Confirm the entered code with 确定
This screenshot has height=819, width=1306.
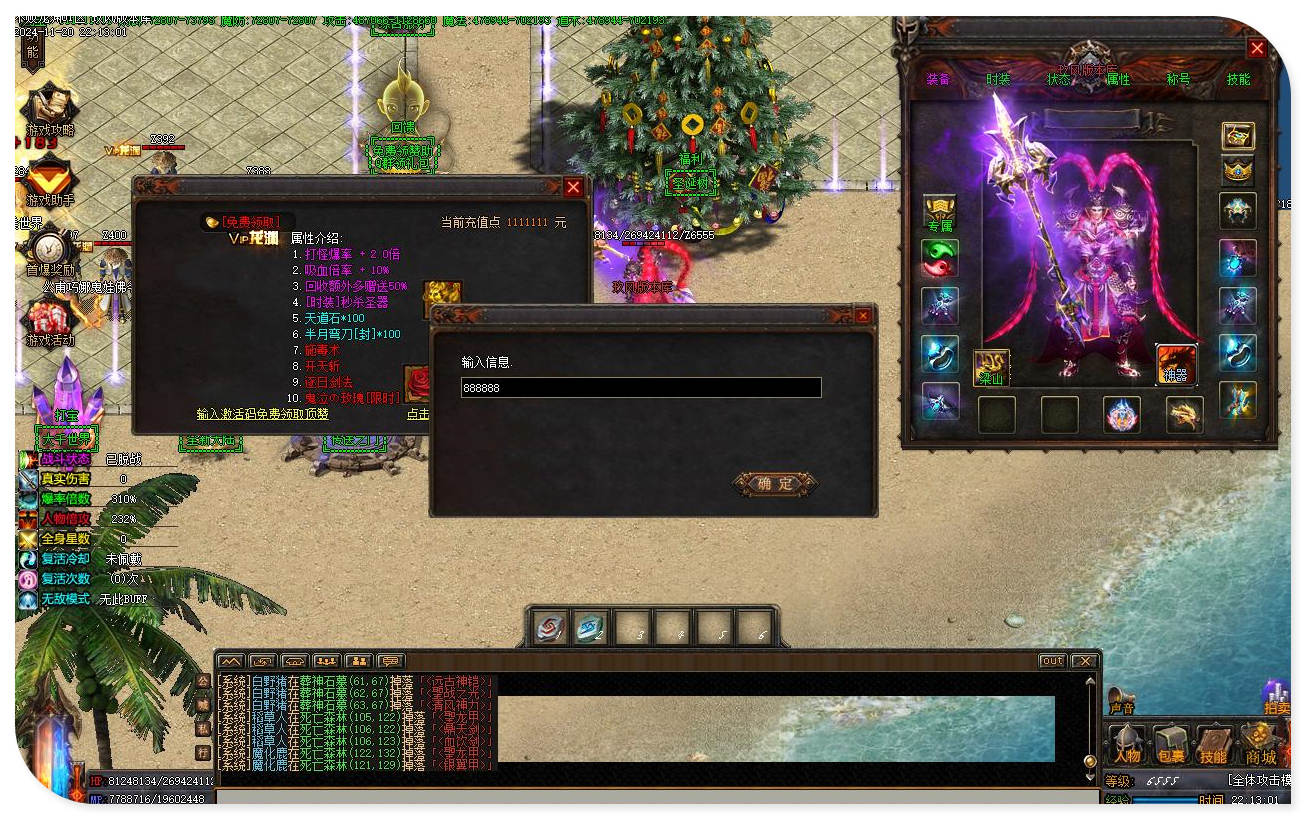pyautogui.click(x=775, y=484)
